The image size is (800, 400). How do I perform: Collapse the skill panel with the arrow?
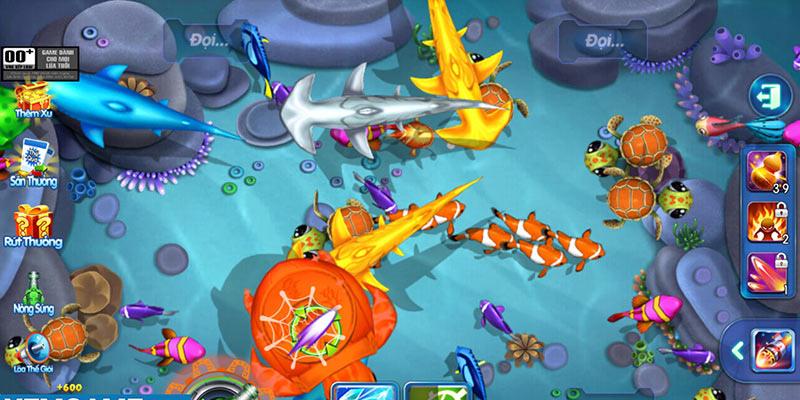pos(736,351)
